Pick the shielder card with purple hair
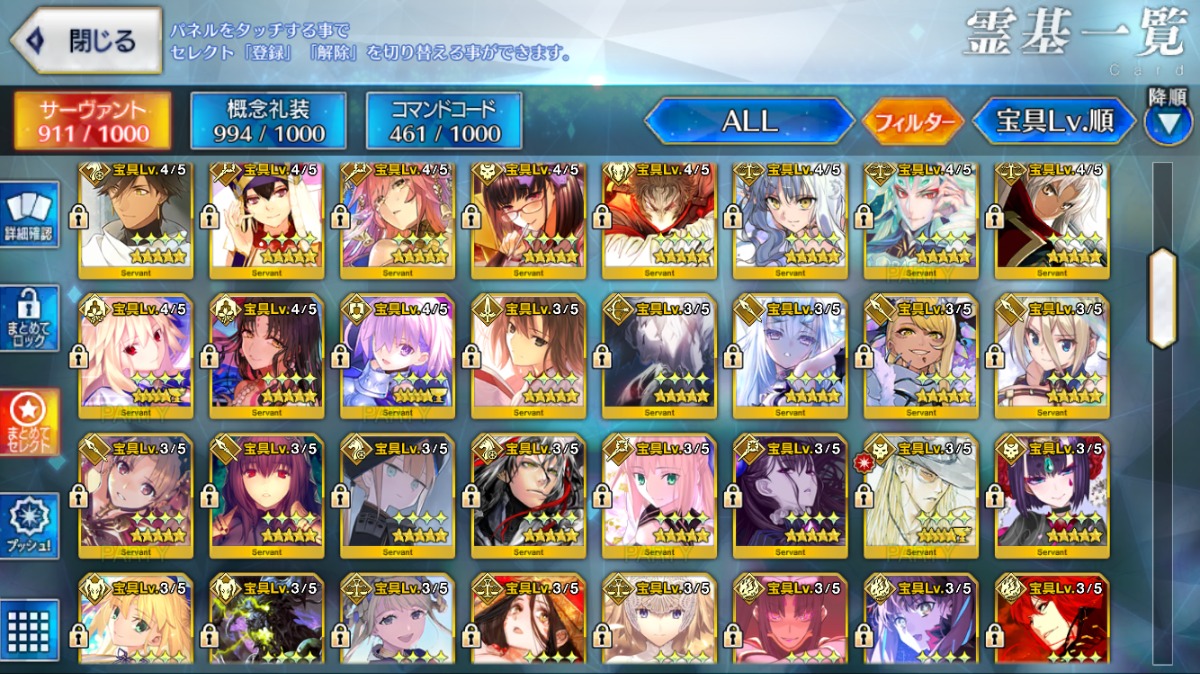The image size is (1200, 674). pos(397,356)
